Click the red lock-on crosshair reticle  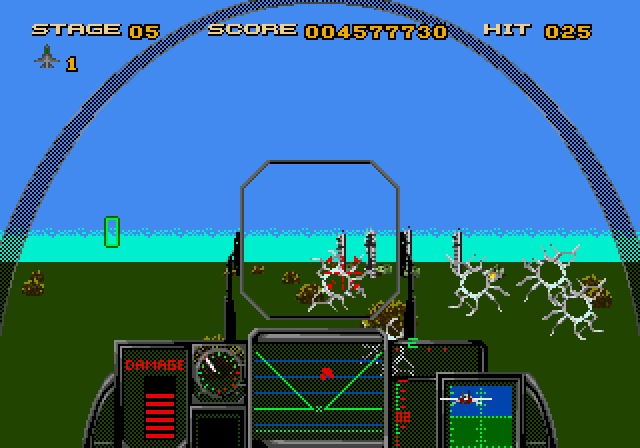[343, 273]
